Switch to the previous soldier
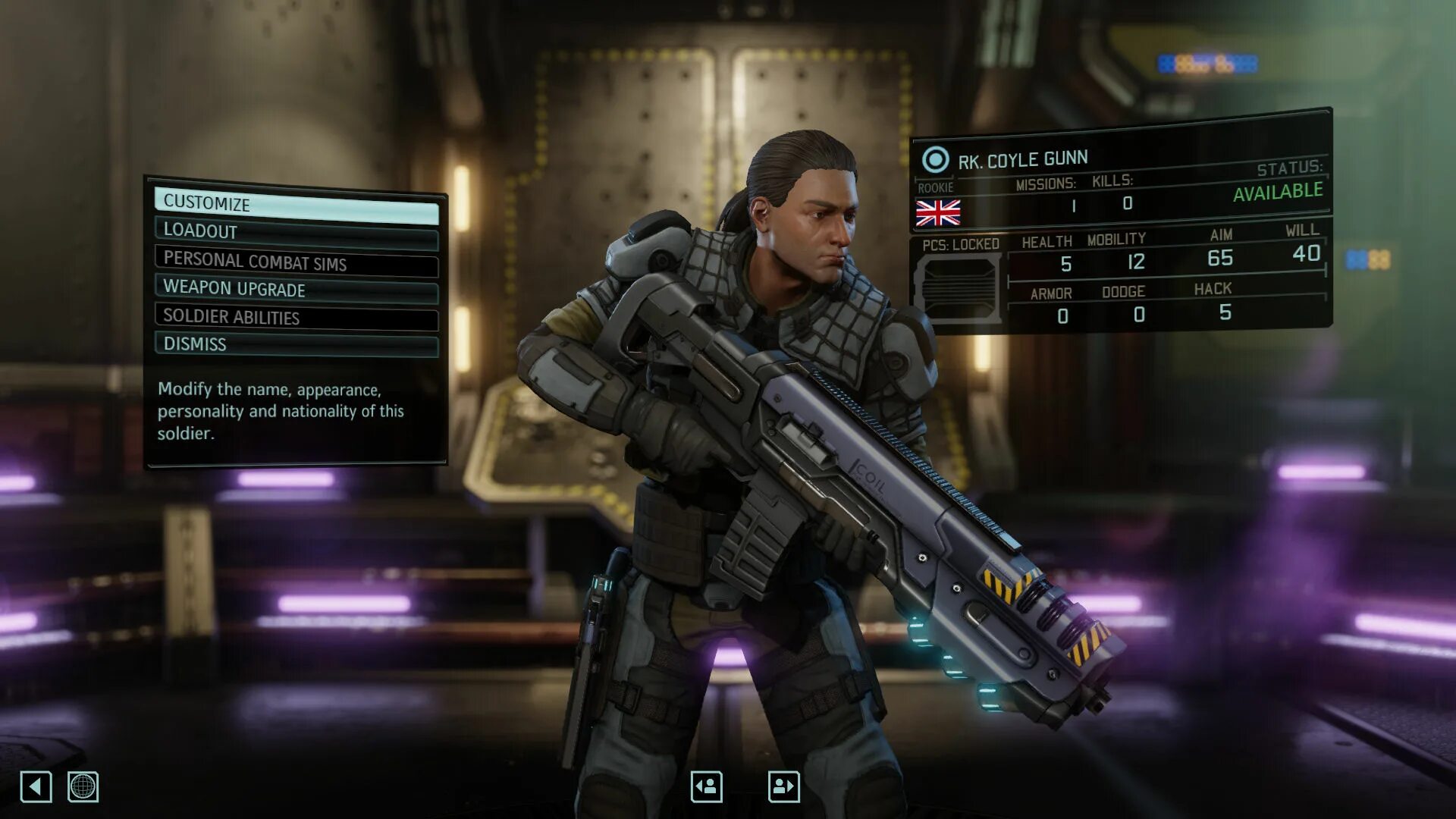 (x=706, y=786)
